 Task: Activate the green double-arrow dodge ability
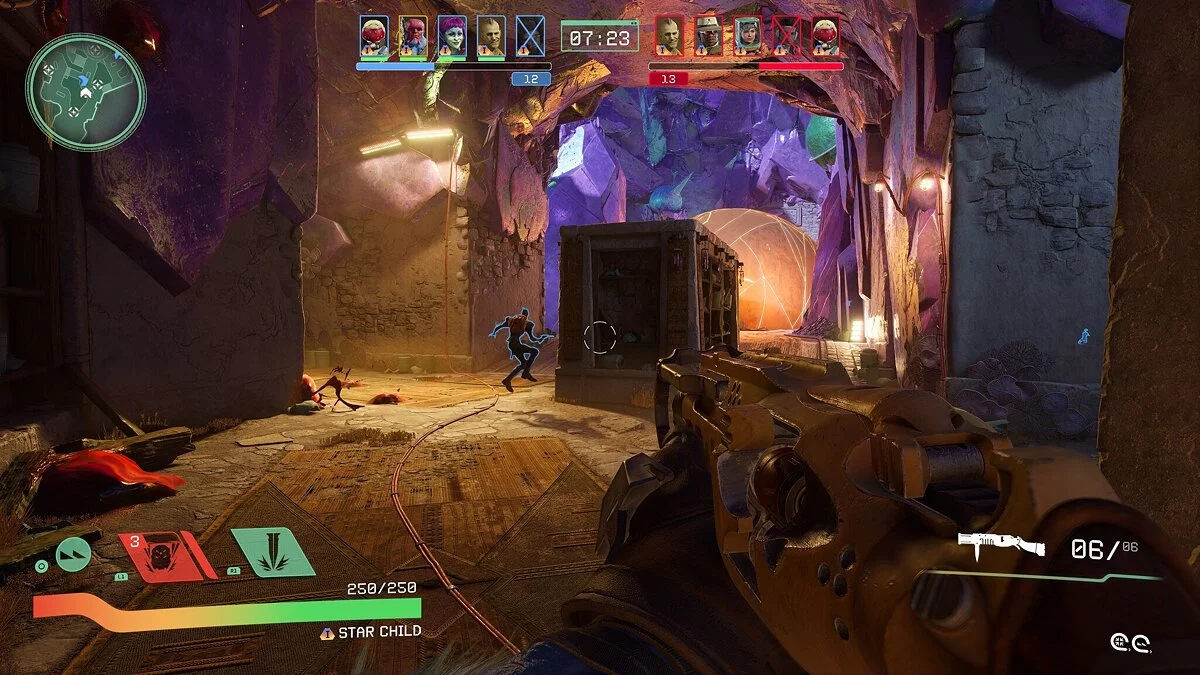click(x=73, y=554)
